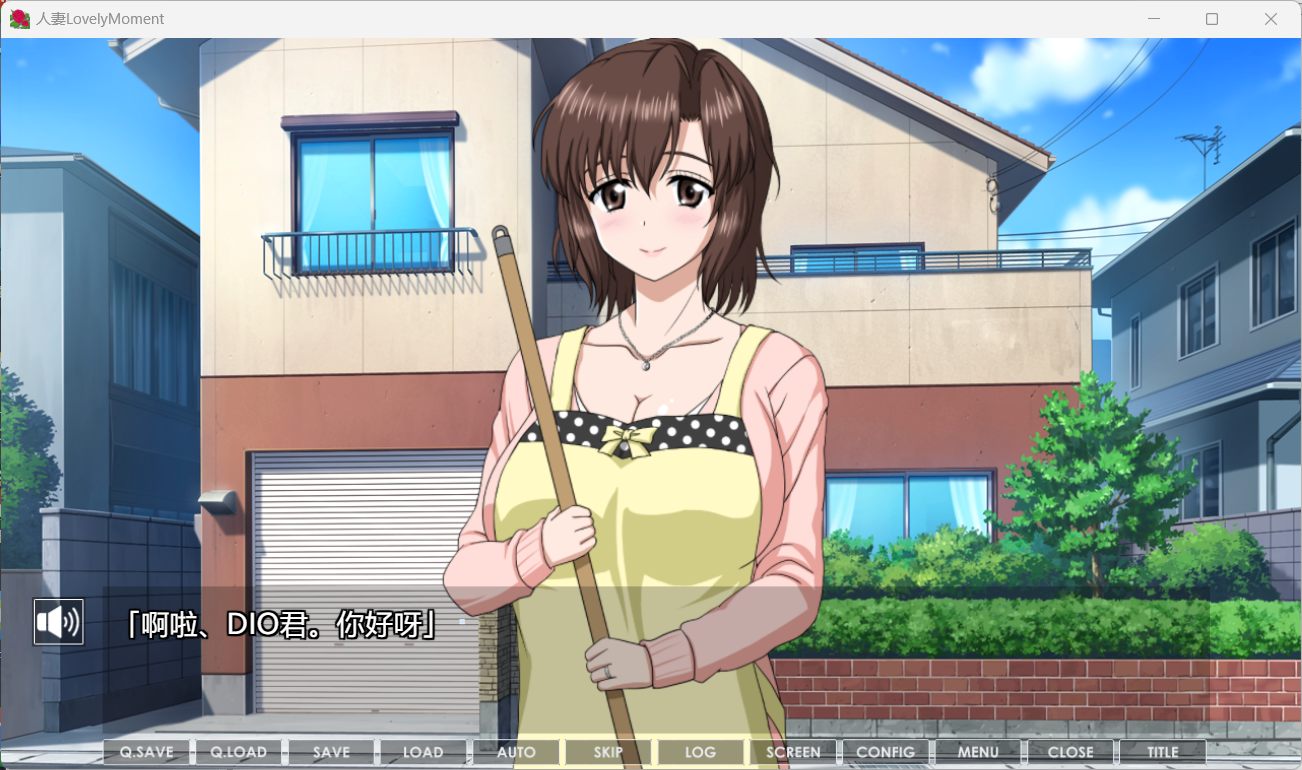Hide the message window with CLOSE
Screen dimensions: 1302x770
1071,752
